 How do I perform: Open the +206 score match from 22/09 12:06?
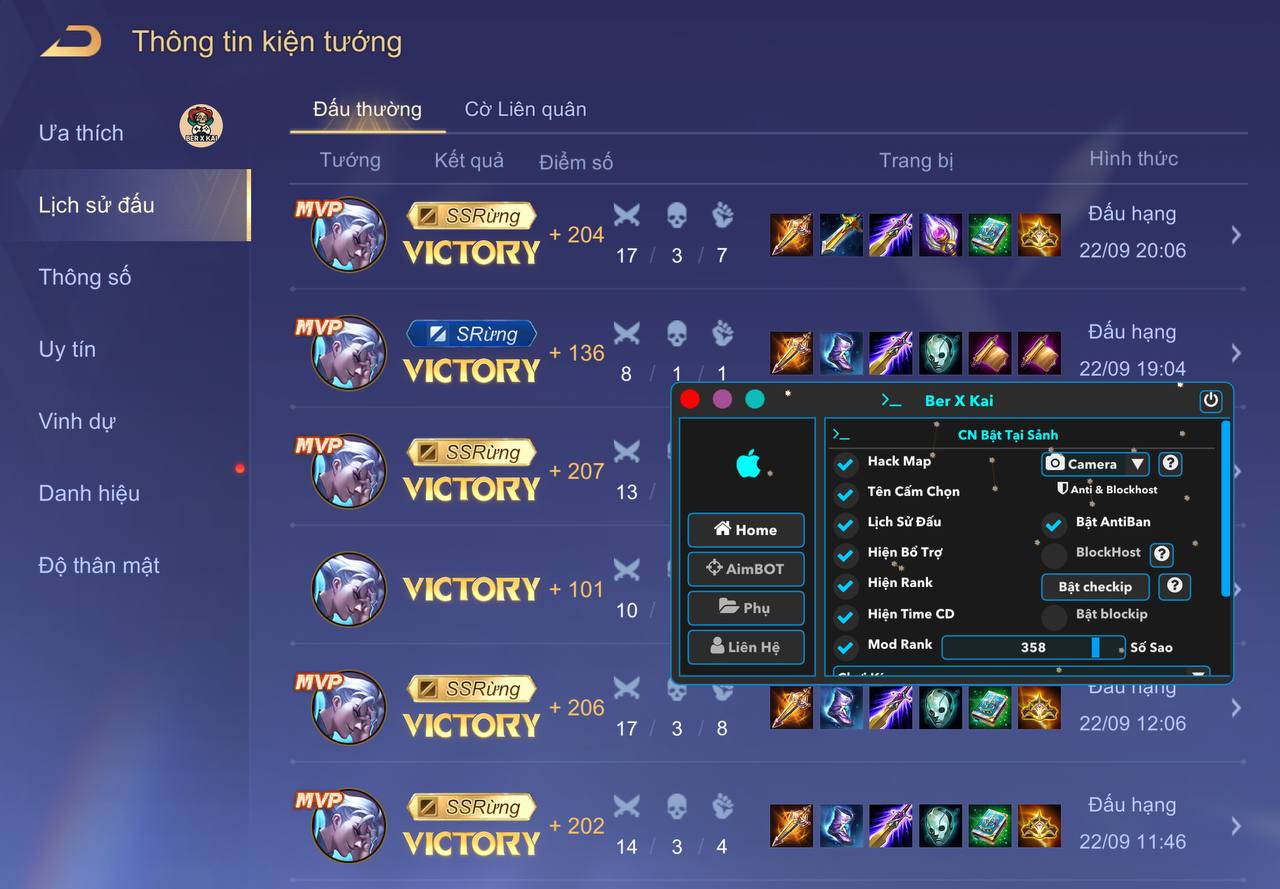coord(1236,708)
